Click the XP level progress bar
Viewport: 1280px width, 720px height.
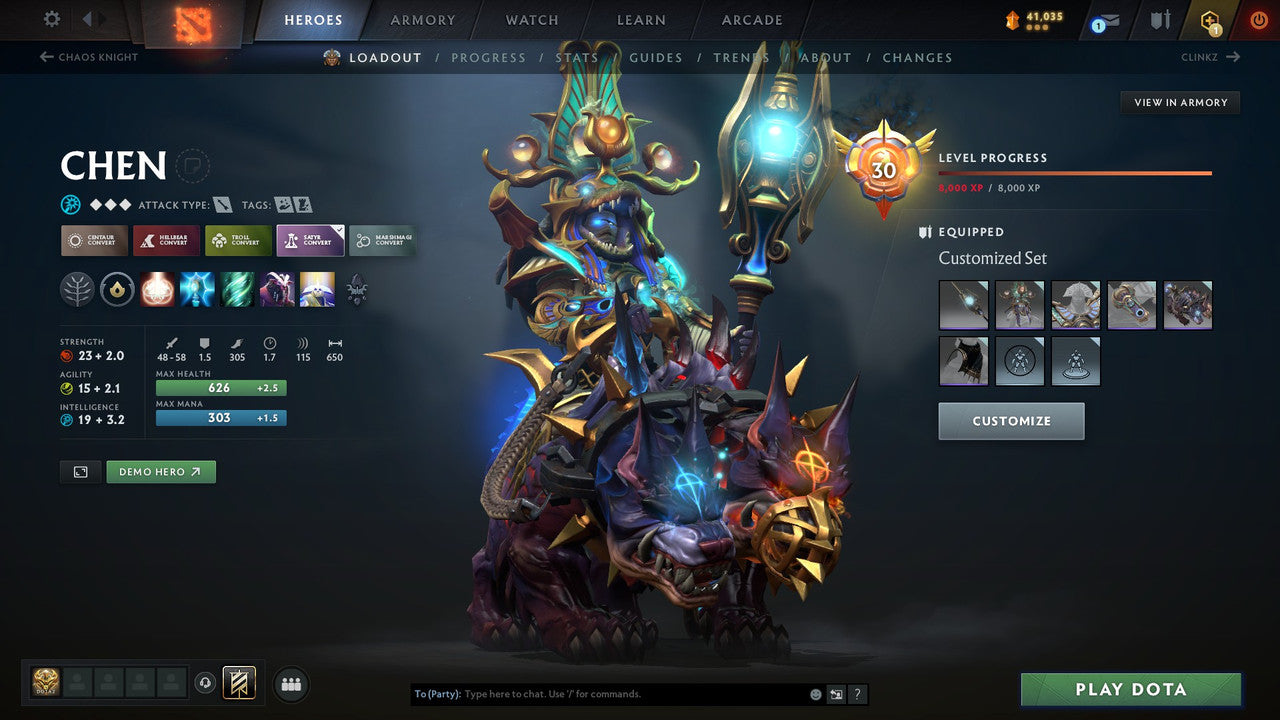[x=1076, y=173]
